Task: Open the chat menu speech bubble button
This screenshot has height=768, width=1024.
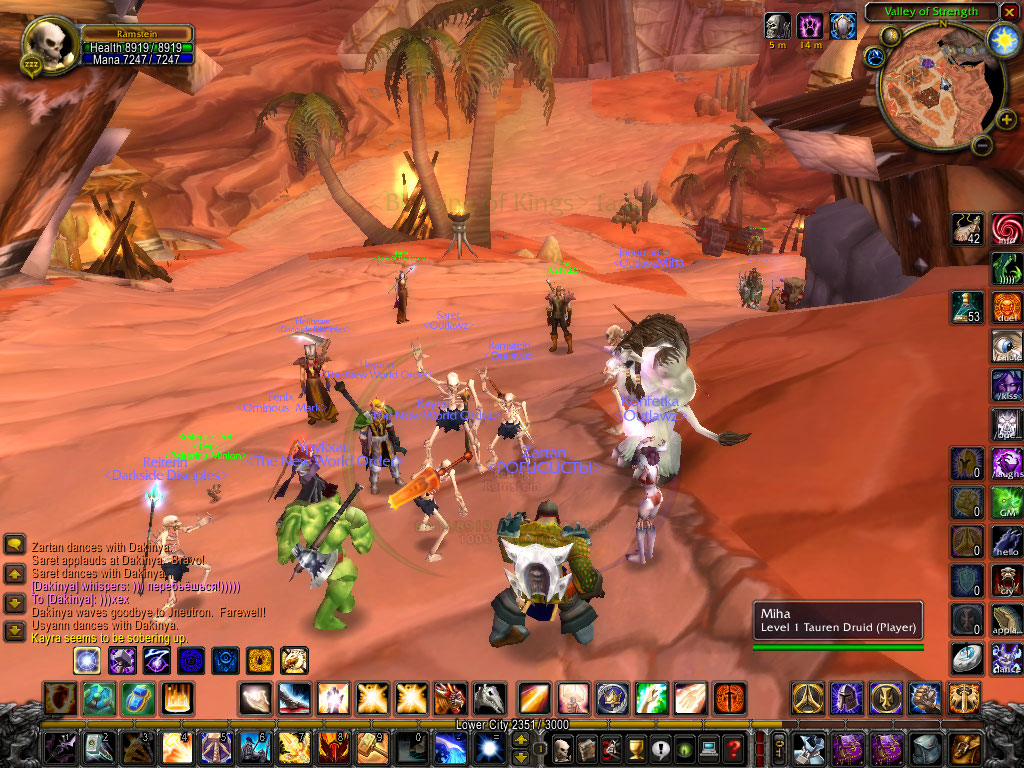Action: 15,545
